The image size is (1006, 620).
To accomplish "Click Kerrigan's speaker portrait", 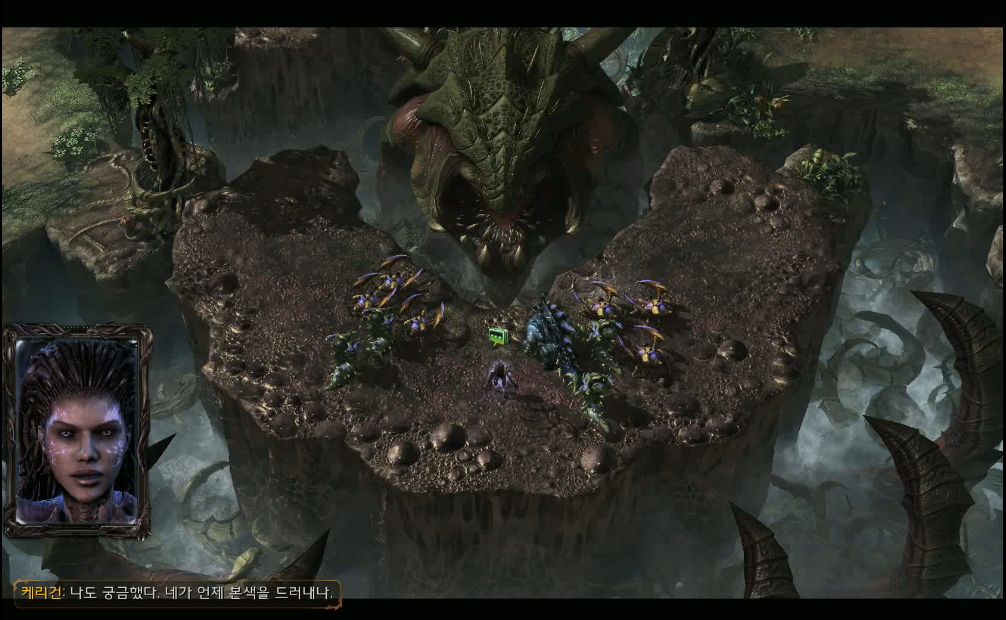I will pos(77,430).
